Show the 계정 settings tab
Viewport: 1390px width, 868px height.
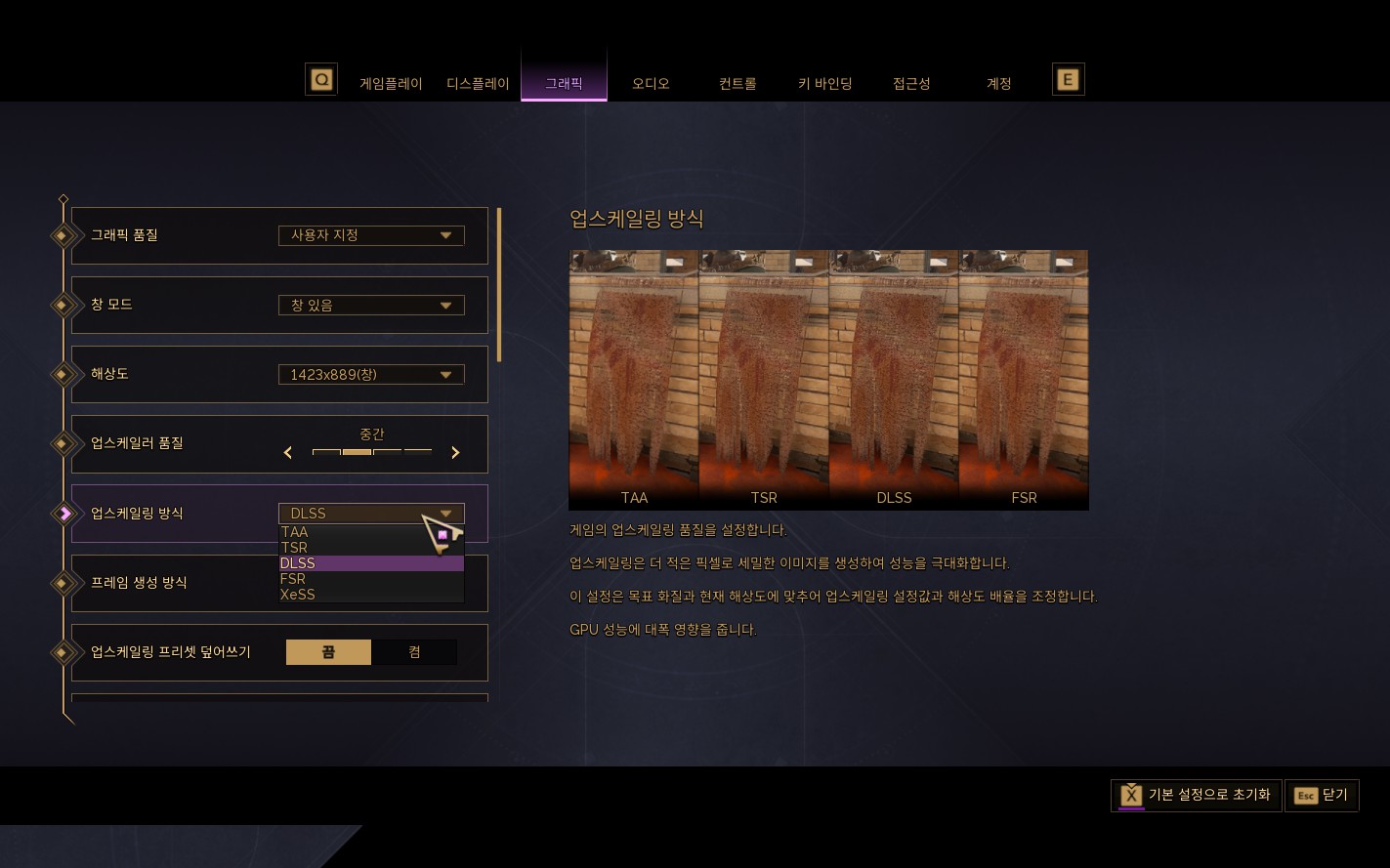click(998, 84)
